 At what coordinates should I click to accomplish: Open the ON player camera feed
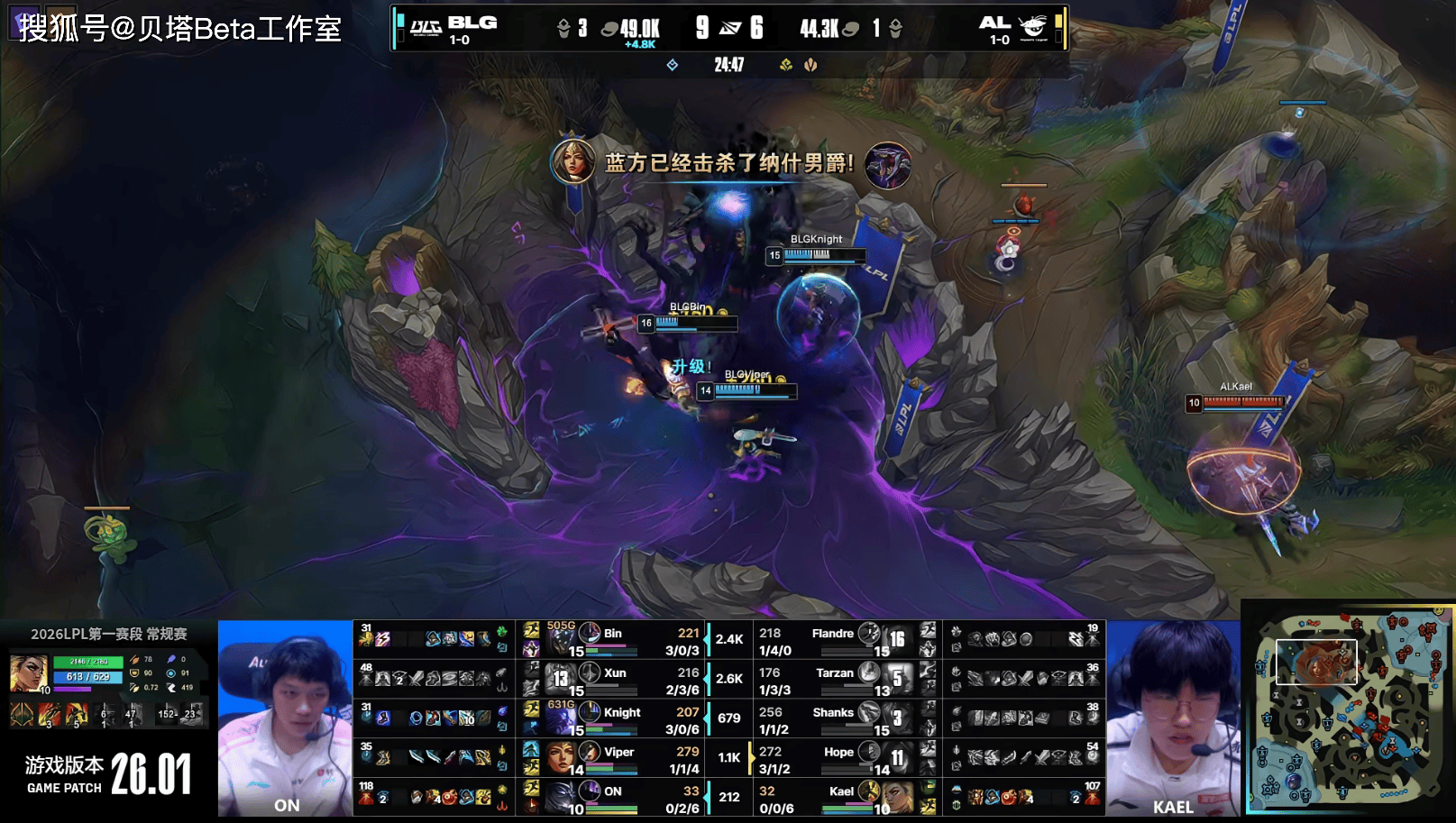point(285,718)
